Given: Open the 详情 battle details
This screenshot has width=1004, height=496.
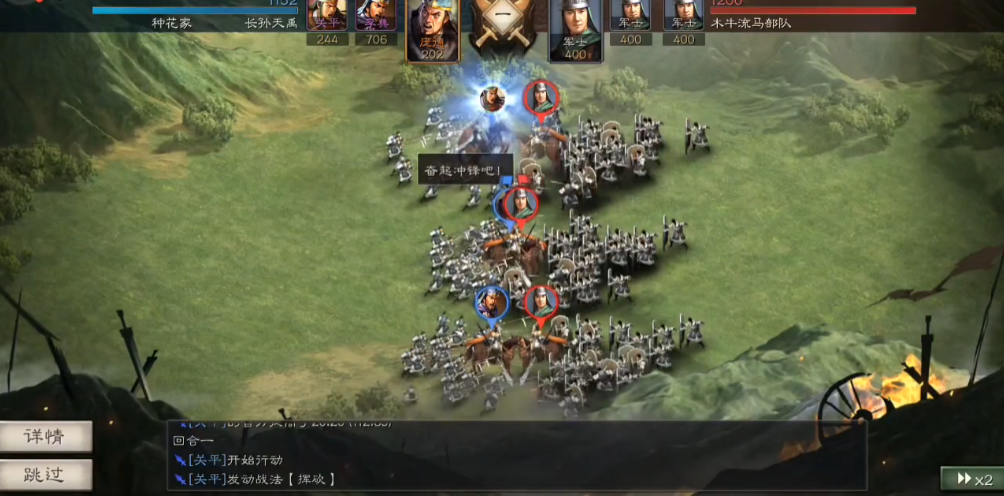Looking at the screenshot, I should tap(46, 436).
